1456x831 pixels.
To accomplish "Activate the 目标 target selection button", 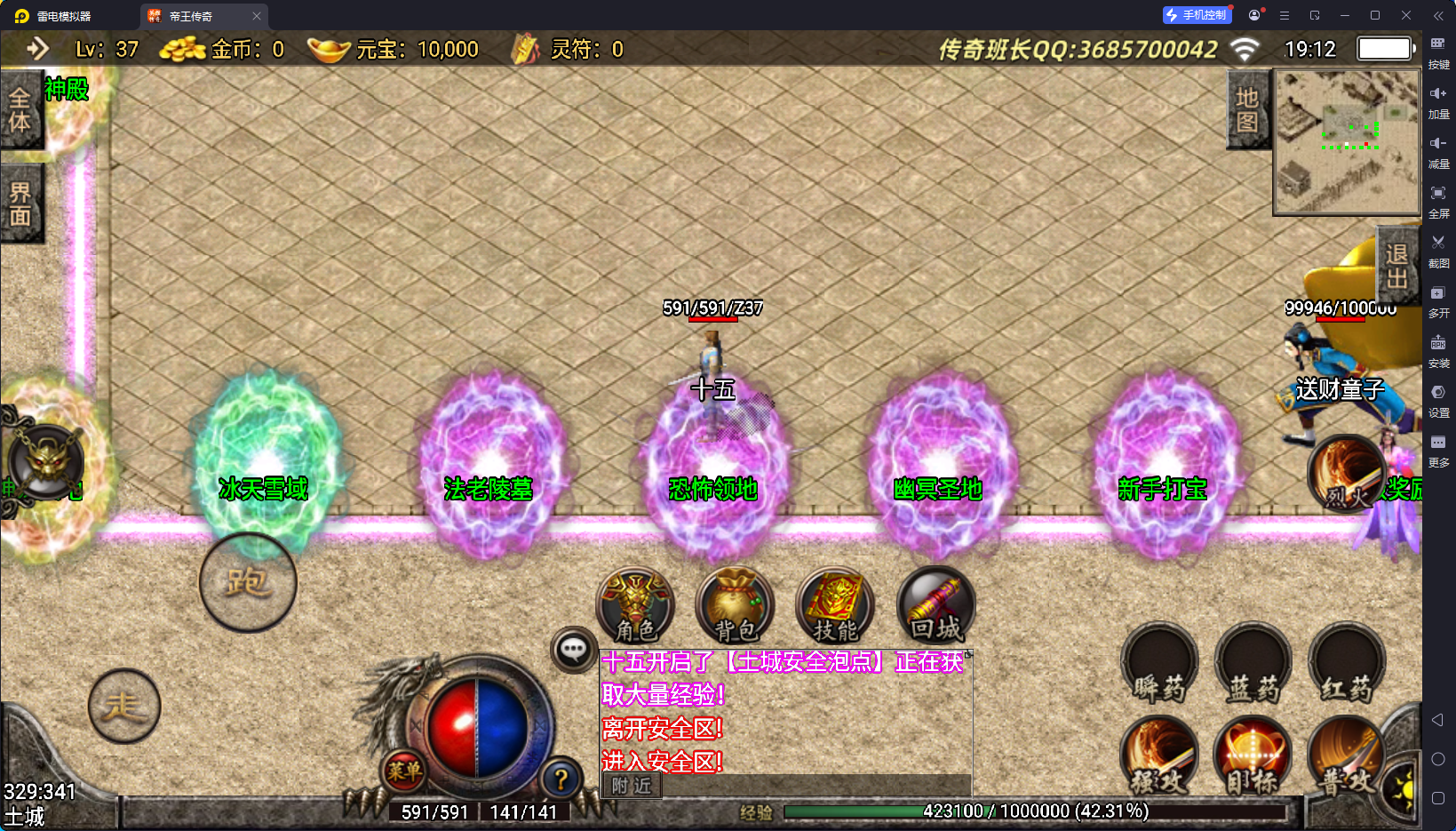I will 1253,755.
